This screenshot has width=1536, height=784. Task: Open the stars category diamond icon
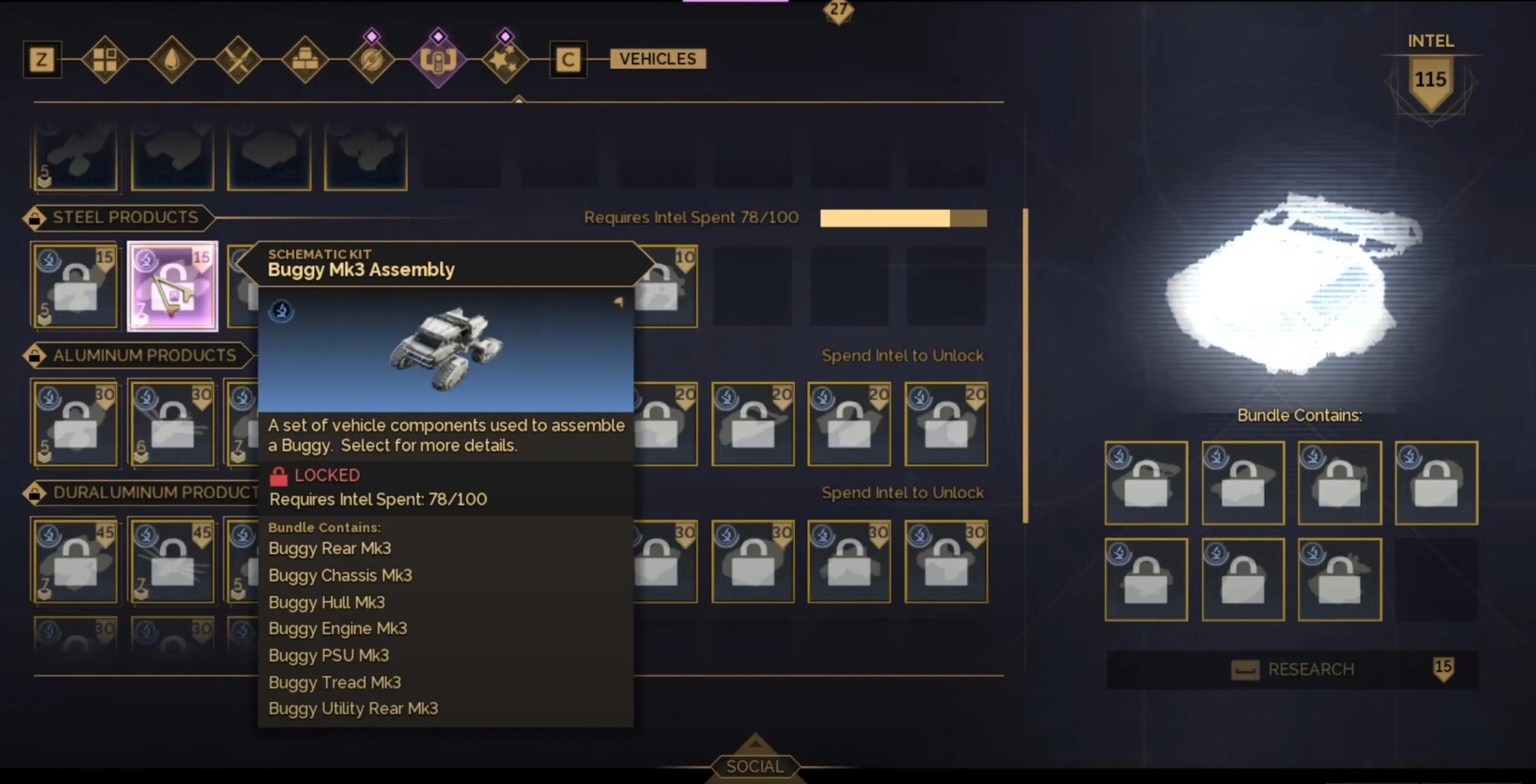coord(505,60)
